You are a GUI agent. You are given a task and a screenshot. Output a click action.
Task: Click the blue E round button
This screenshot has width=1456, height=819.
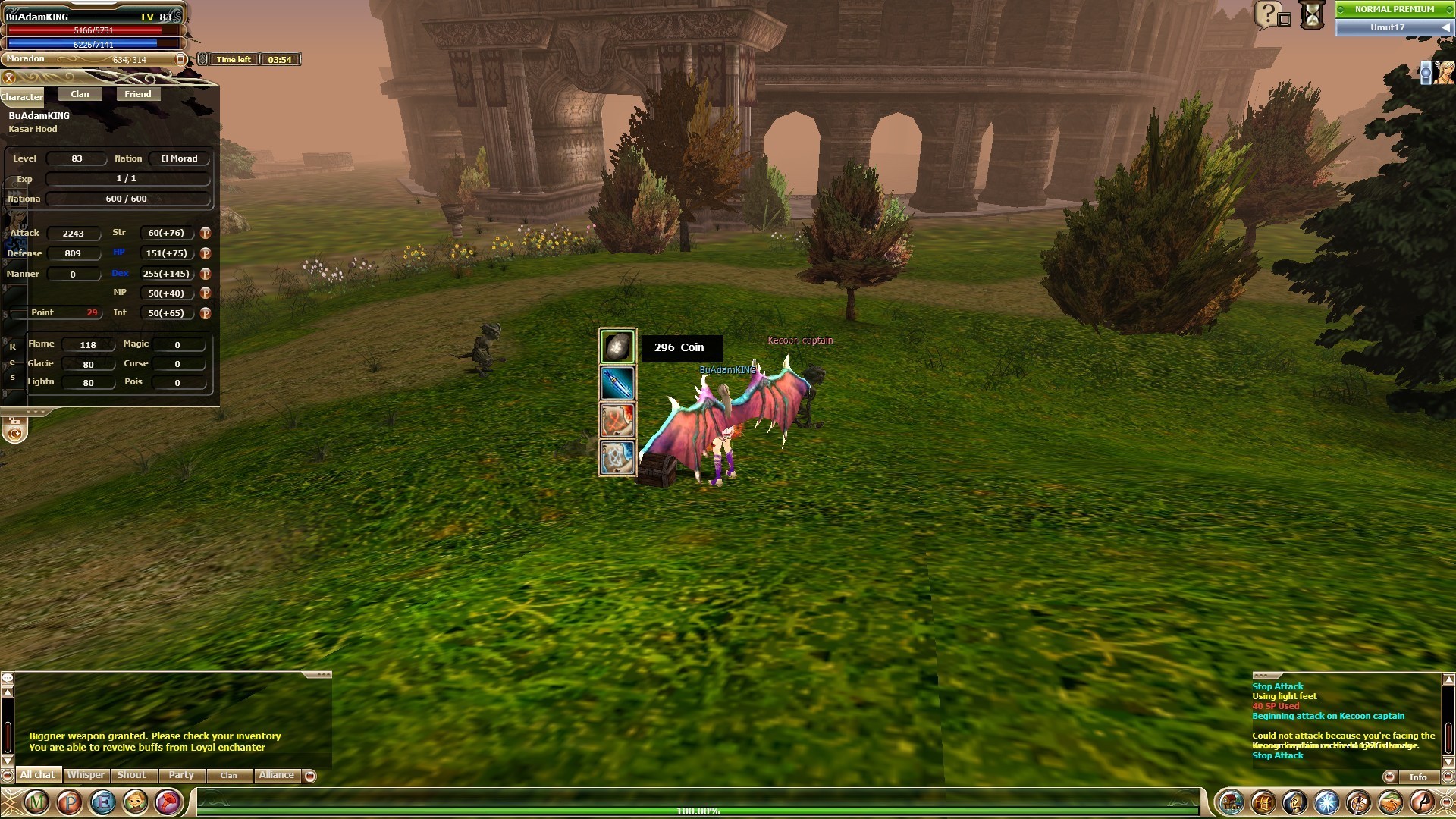tap(103, 802)
